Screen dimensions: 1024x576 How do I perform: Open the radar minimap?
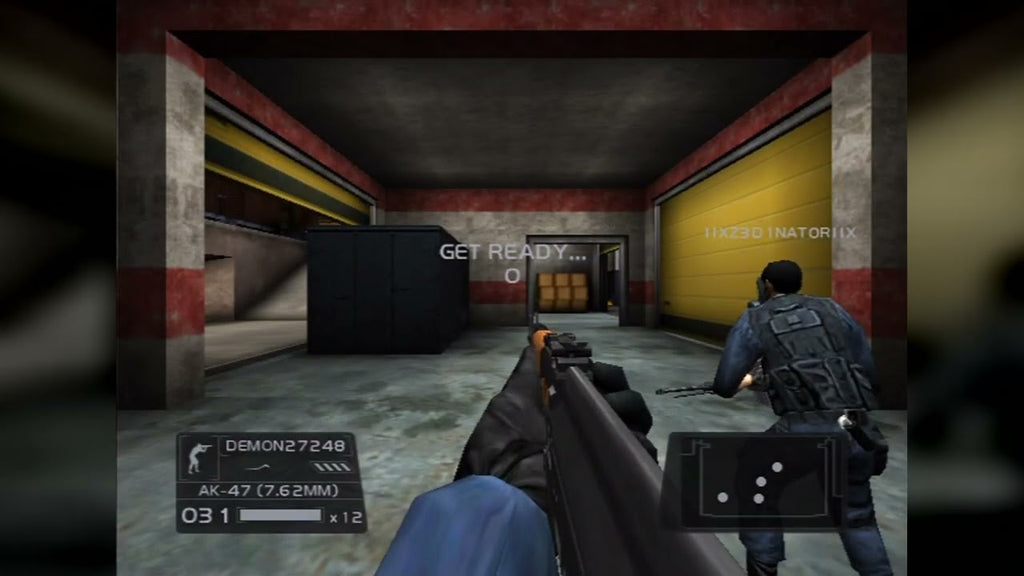(755, 480)
